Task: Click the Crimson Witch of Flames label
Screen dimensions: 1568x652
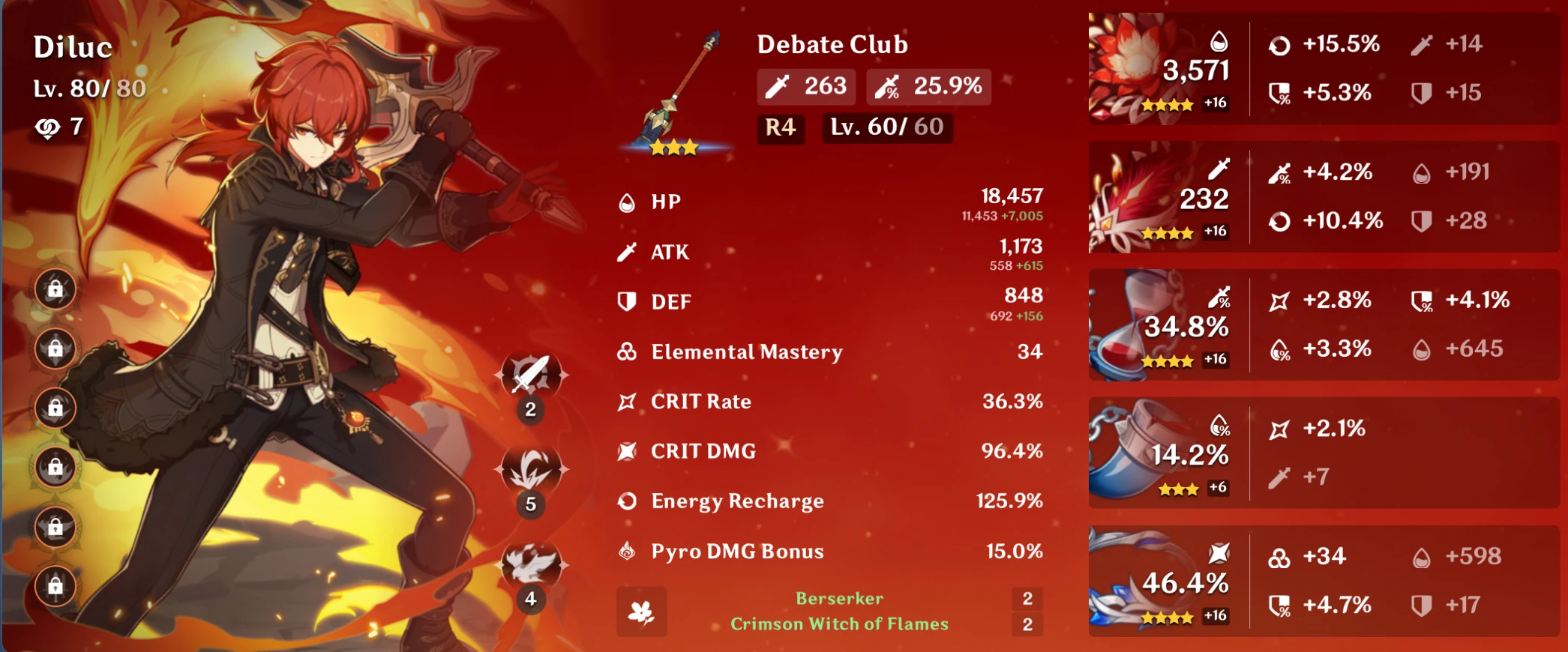Action: tap(839, 623)
